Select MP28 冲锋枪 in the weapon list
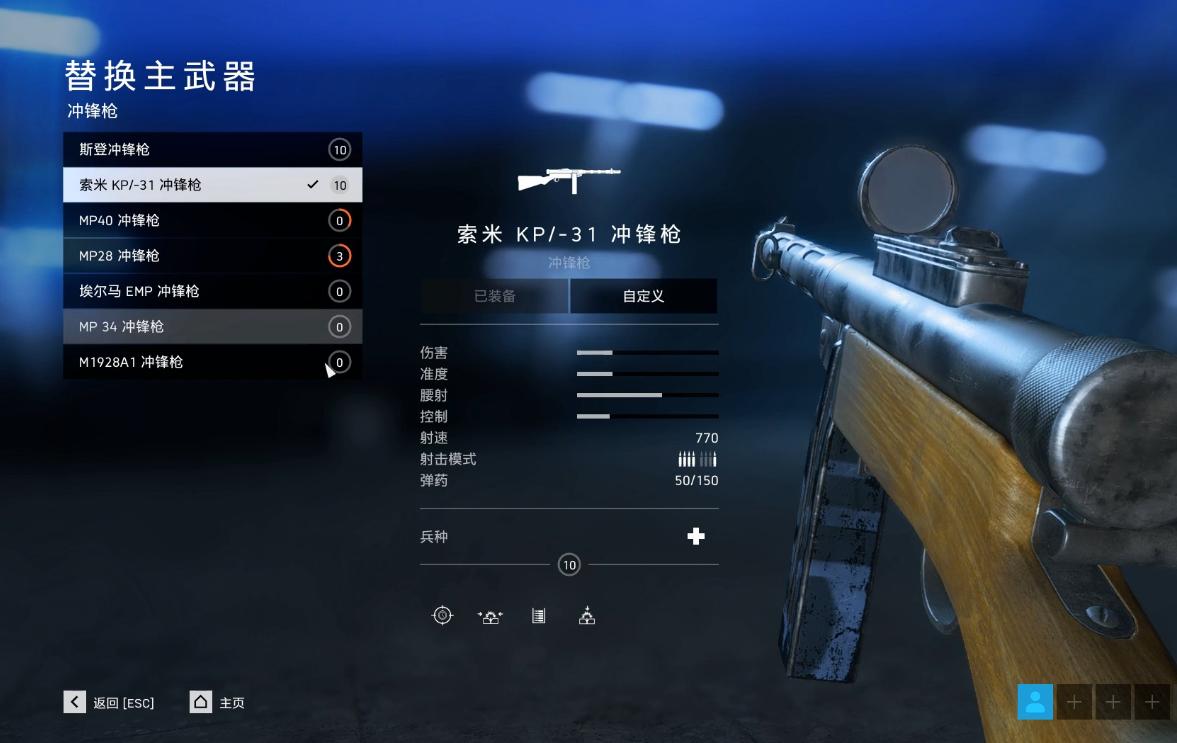Image resolution: width=1177 pixels, height=743 pixels. pos(212,256)
